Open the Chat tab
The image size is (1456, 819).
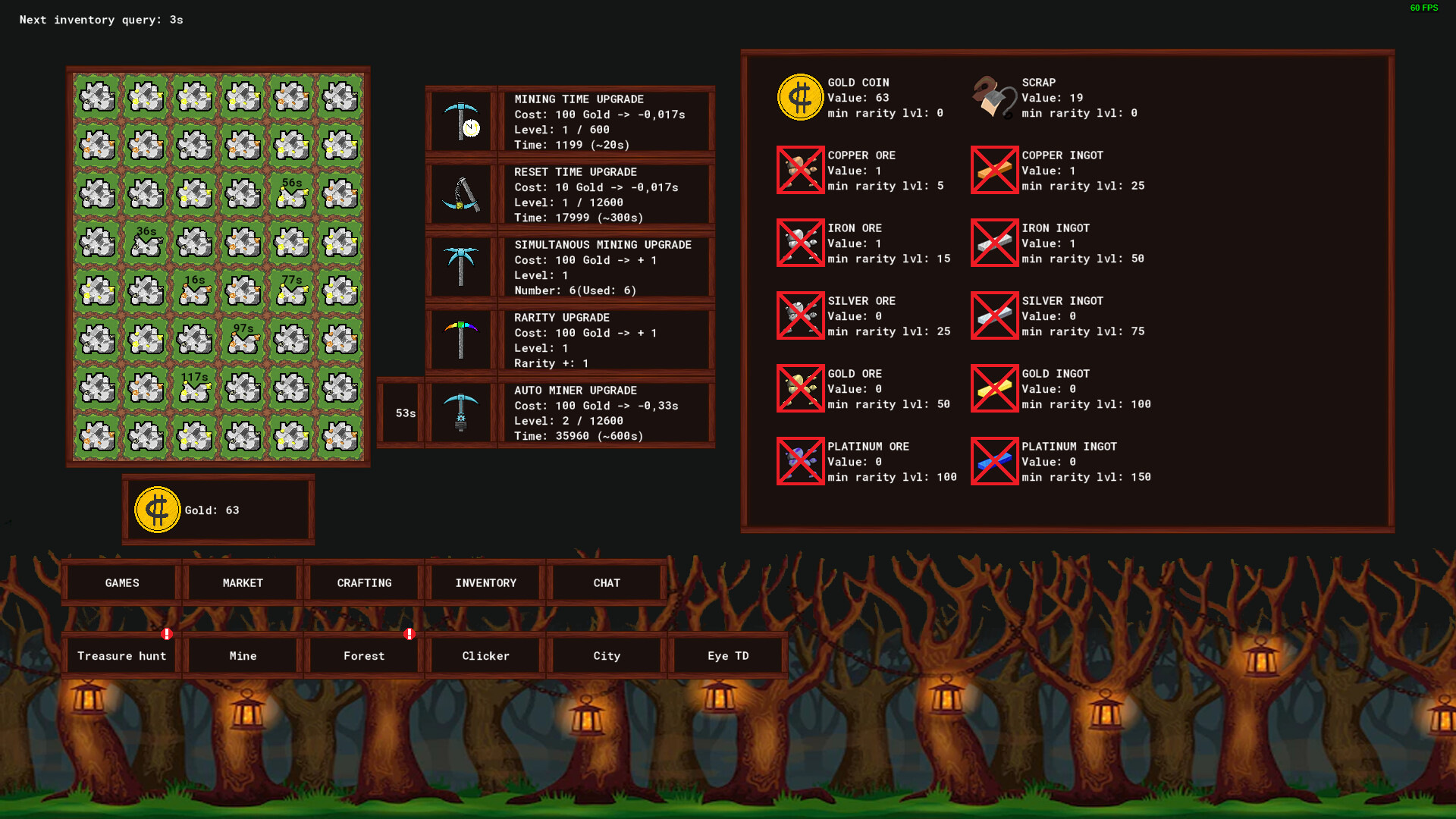click(x=607, y=582)
